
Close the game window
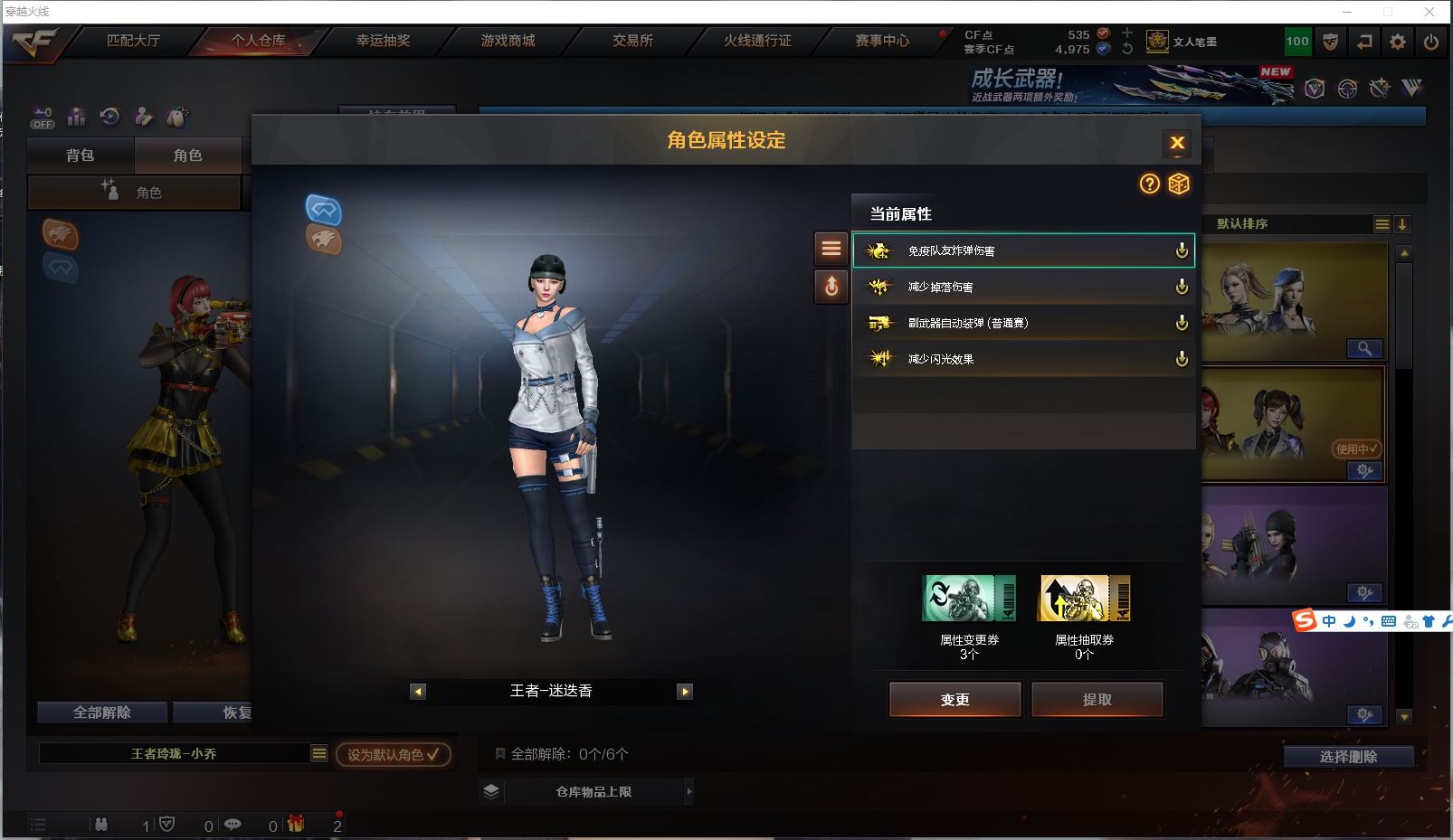pos(1429,12)
